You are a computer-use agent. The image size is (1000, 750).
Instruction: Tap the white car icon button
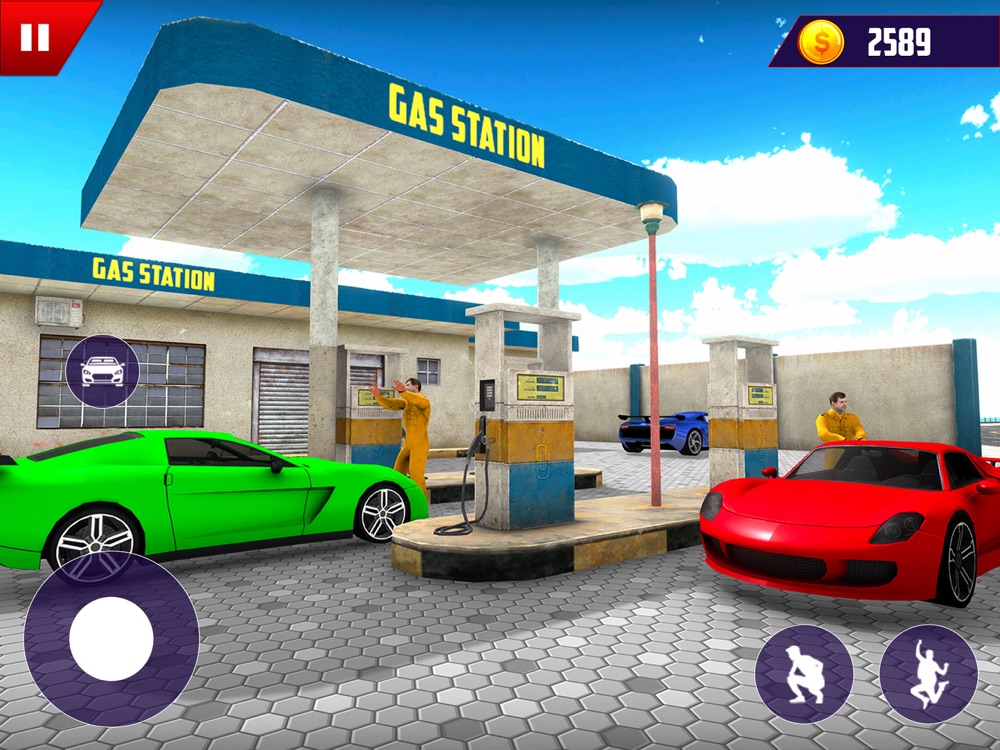tap(102, 372)
